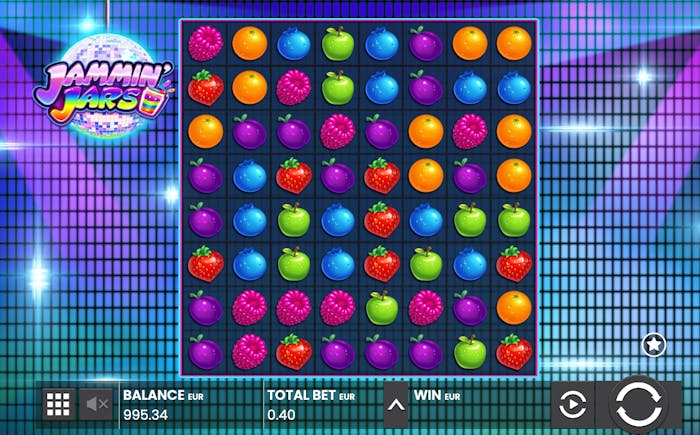Click the star favorite icon
This screenshot has width=700, height=435.
pos(653,344)
